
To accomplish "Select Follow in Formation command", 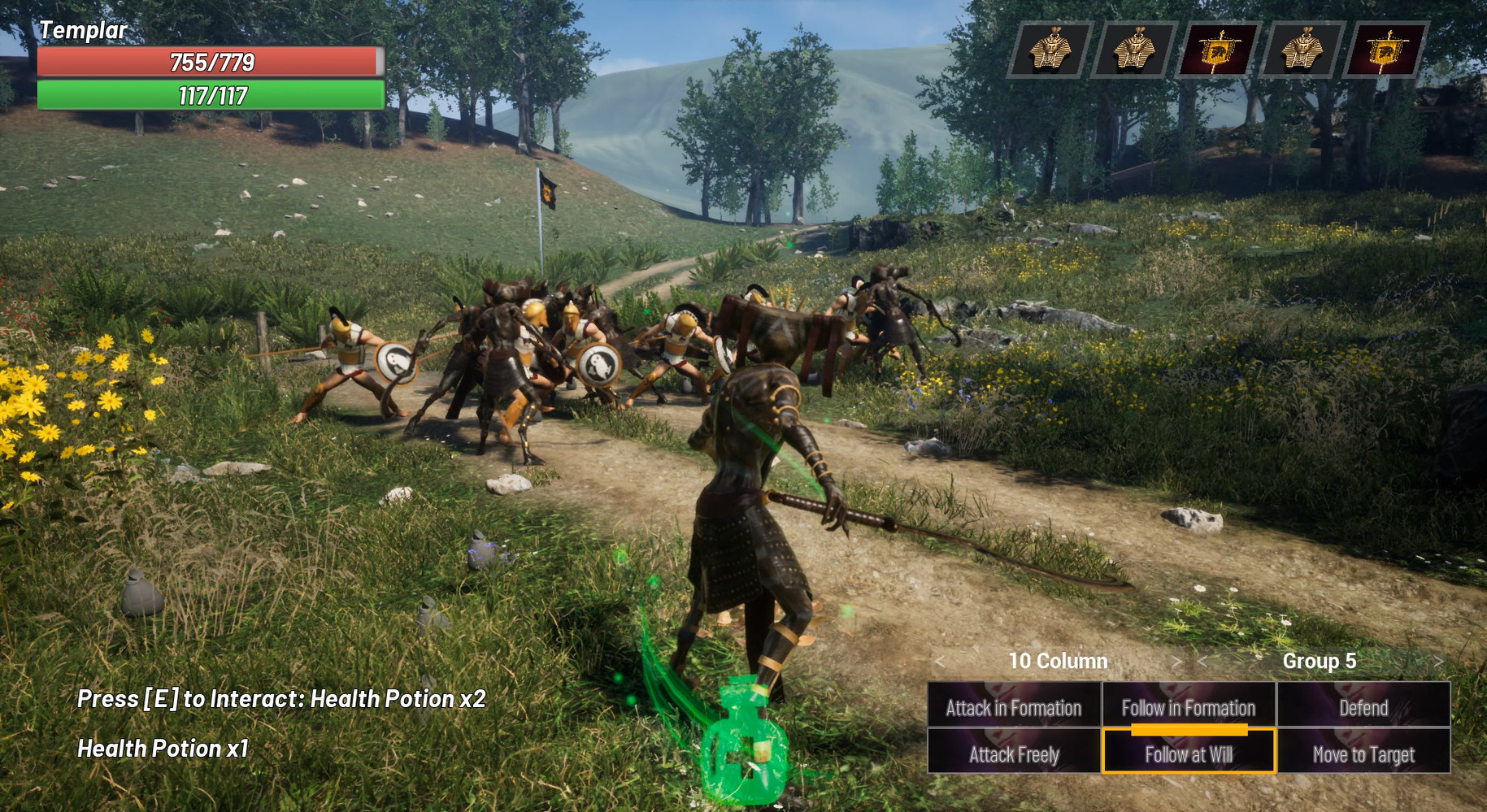I will (1188, 708).
